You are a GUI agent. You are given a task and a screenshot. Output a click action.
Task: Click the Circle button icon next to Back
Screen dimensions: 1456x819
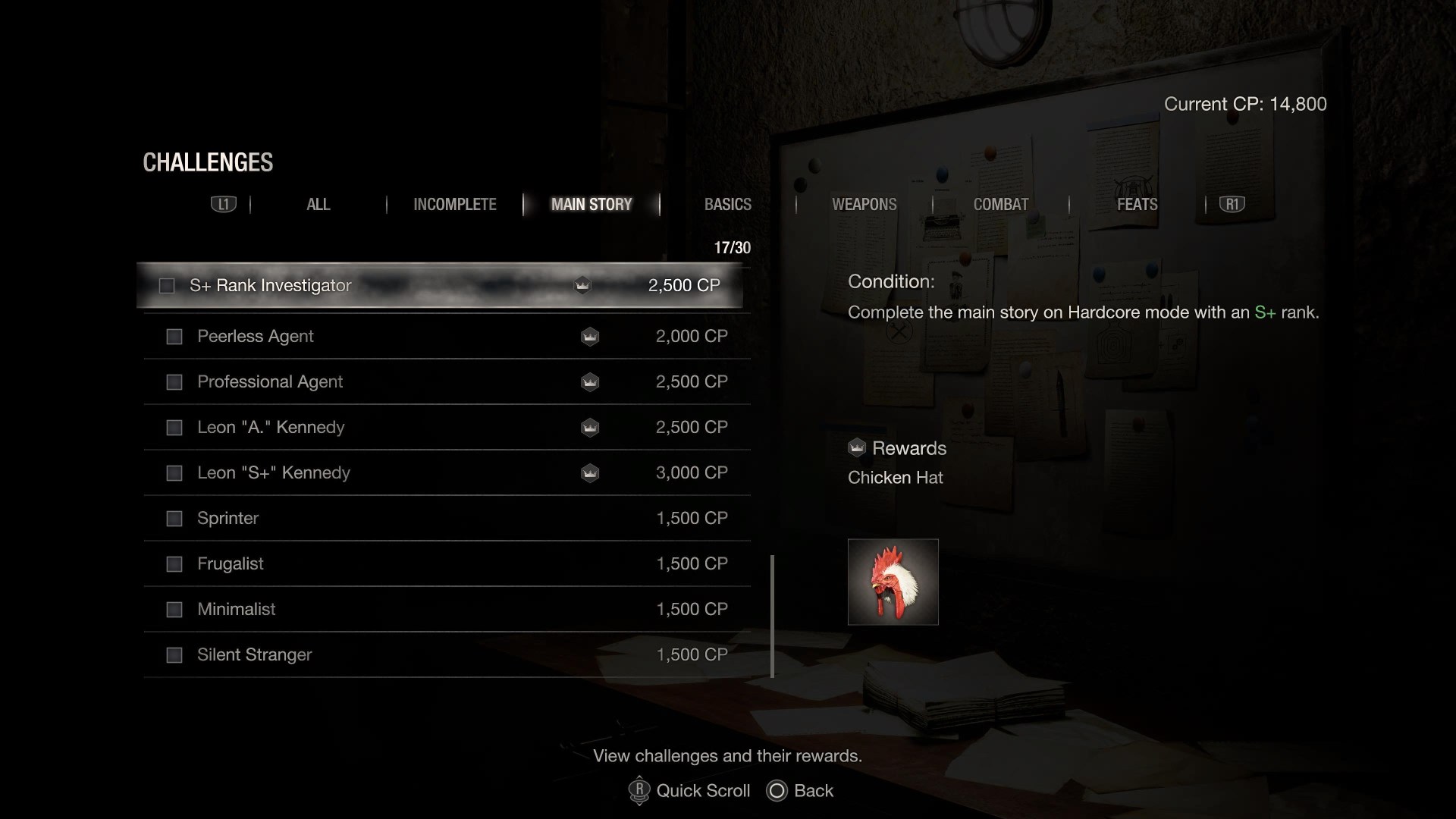777,791
